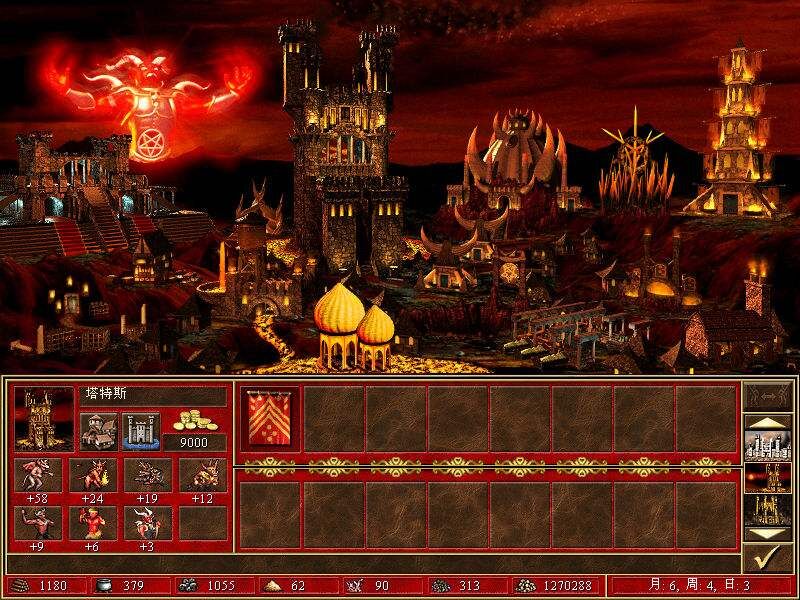Open the town hall building icon
This screenshot has height=600, width=800.
tap(98, 431)
